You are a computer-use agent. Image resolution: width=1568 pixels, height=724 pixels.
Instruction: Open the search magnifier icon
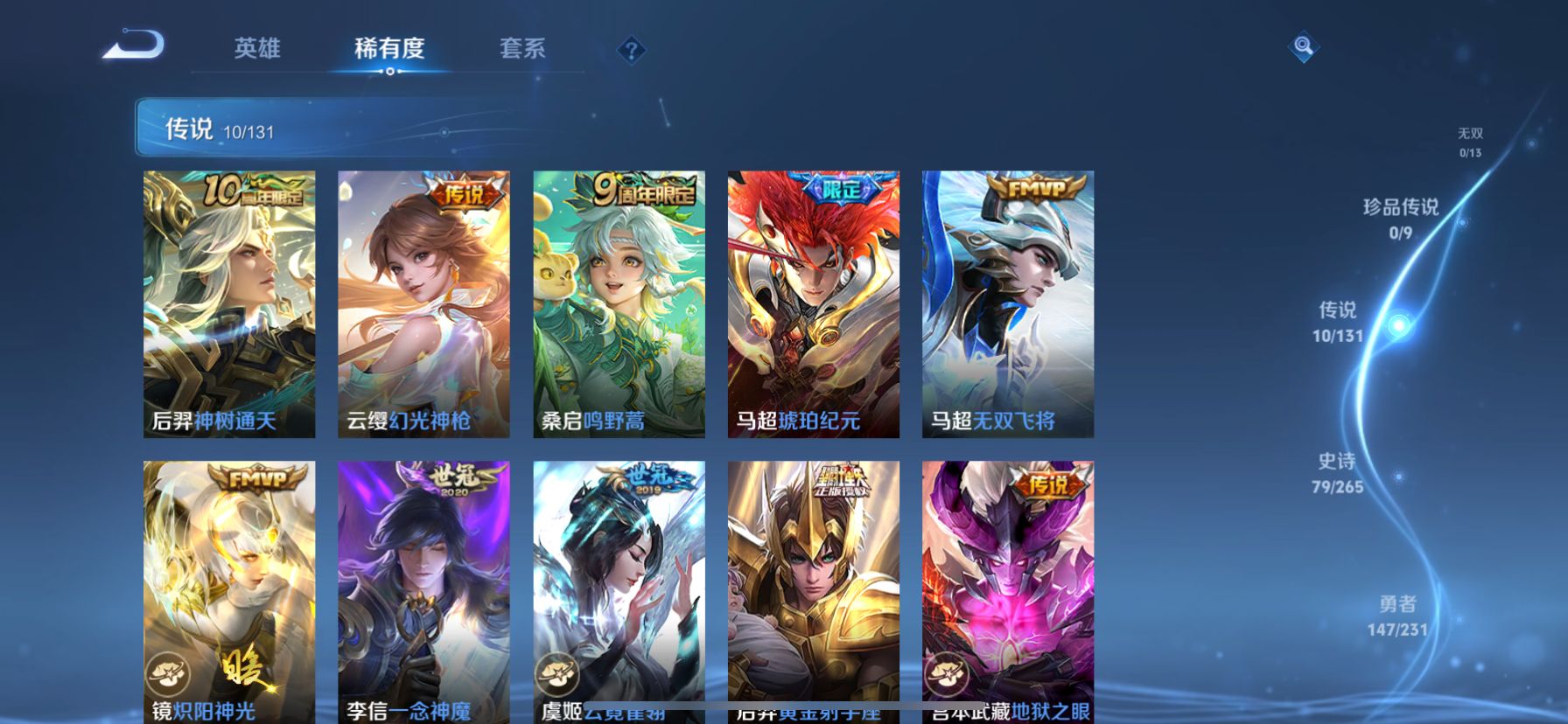coord(1303,47)
